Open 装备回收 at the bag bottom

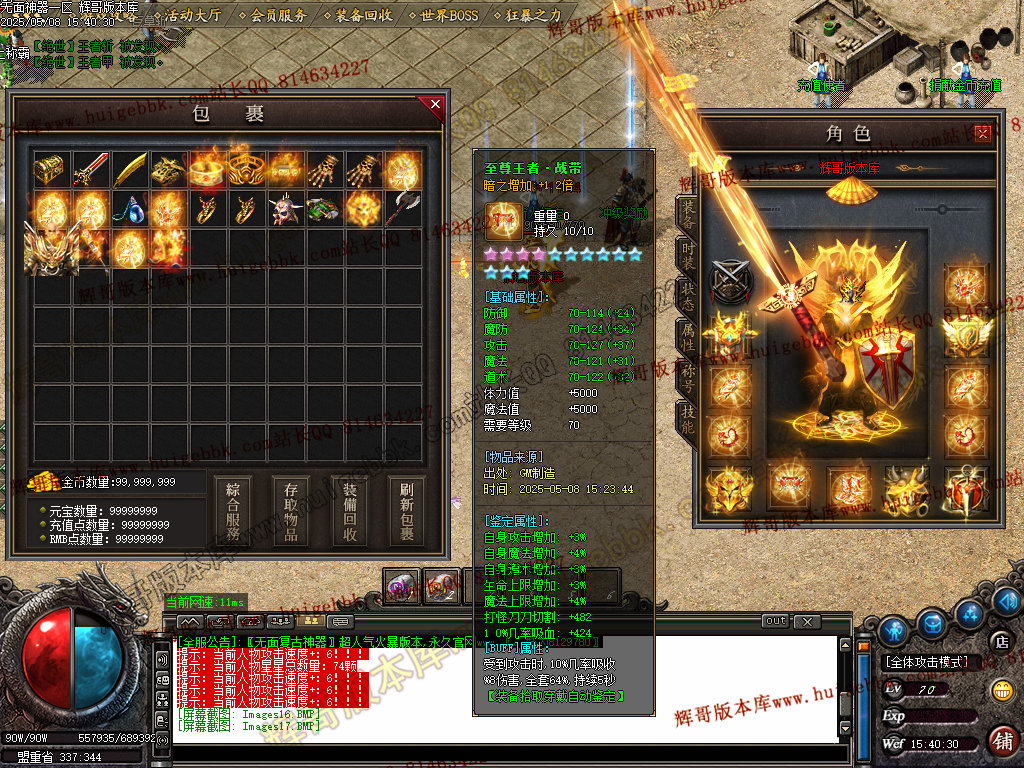[349, 510]
